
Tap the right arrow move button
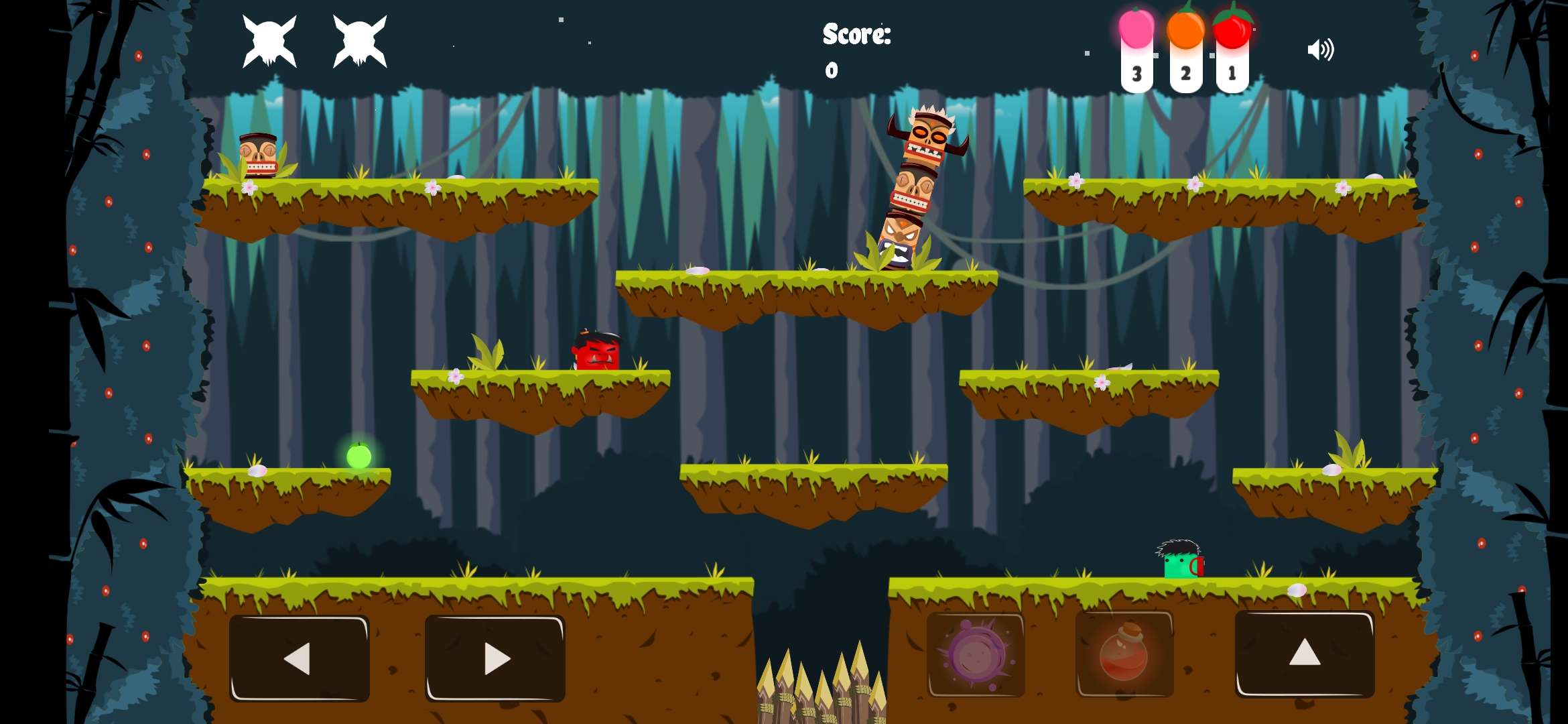click(x=495, y=658)
